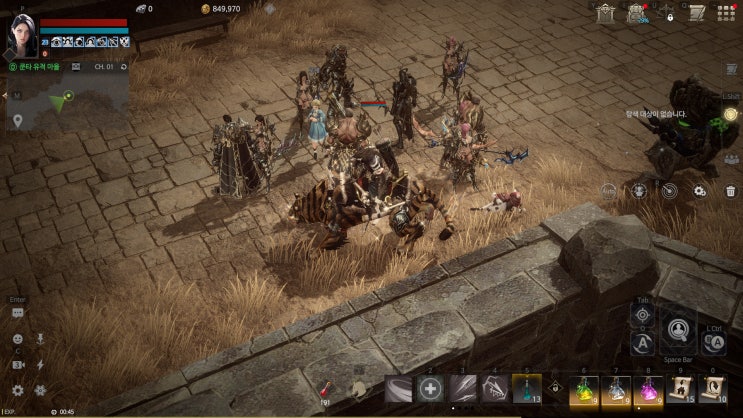The image size is (743, 418).
Task: Select the map pin marker button
Action: [x=17, y=121]
